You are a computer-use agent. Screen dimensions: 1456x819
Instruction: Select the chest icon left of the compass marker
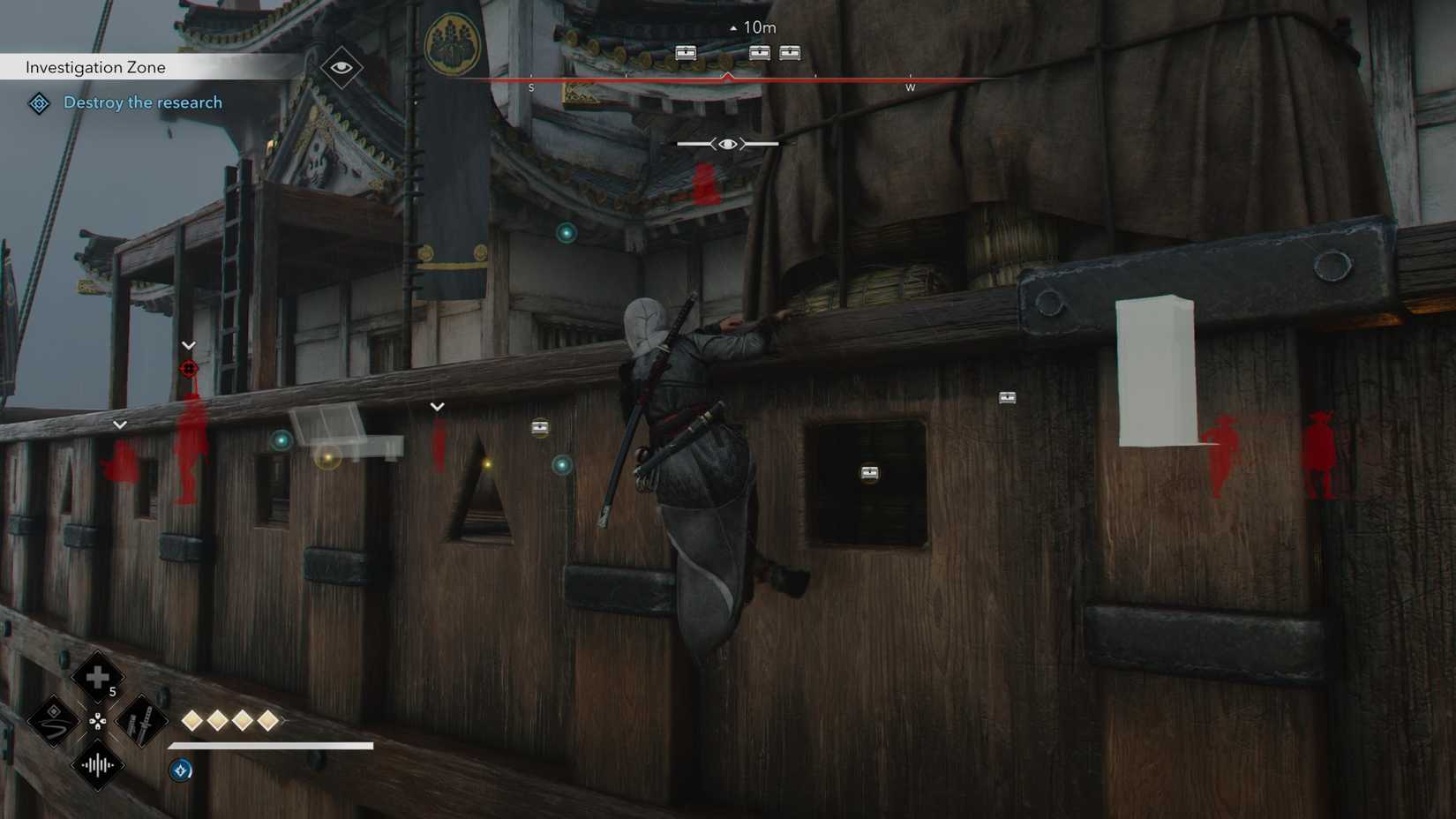coord(687,52)
